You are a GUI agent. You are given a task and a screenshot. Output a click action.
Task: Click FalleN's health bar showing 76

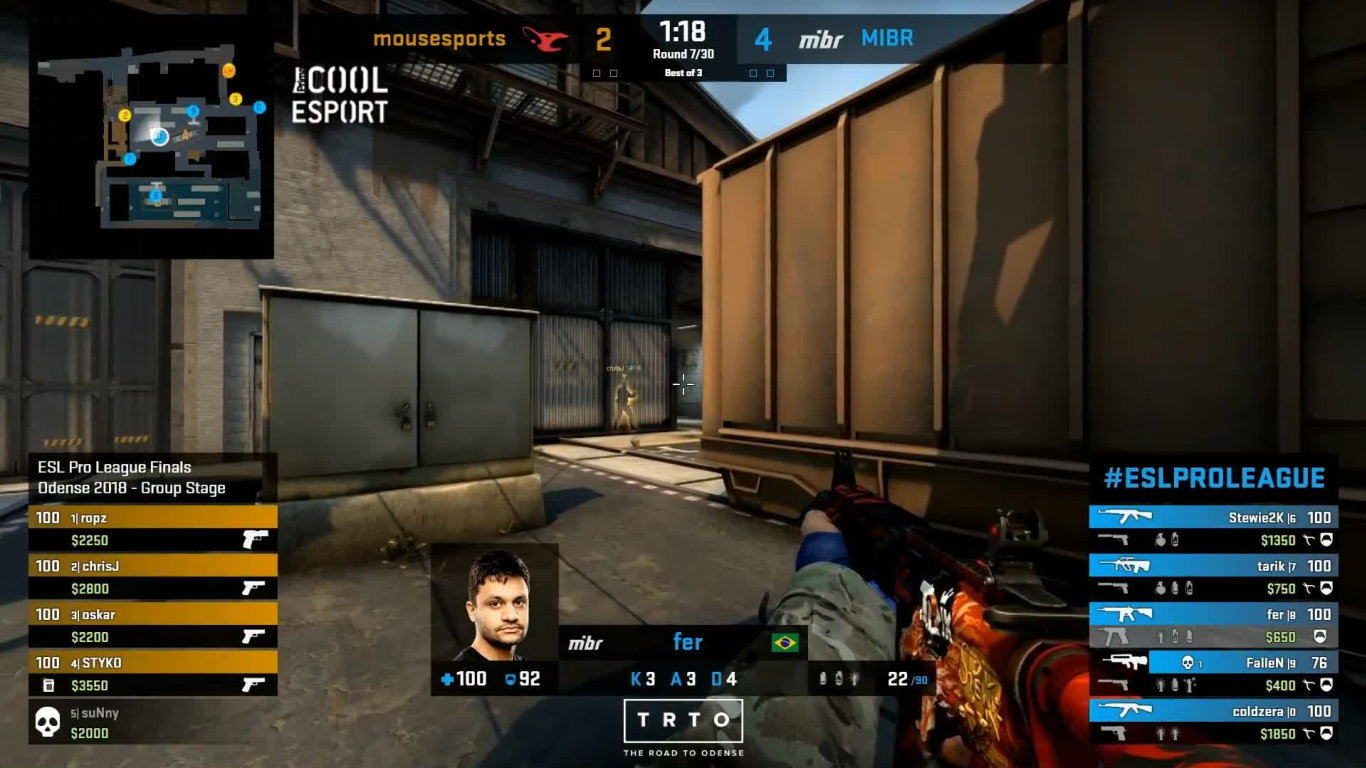pyautogui.click(x=1321, y=662)
